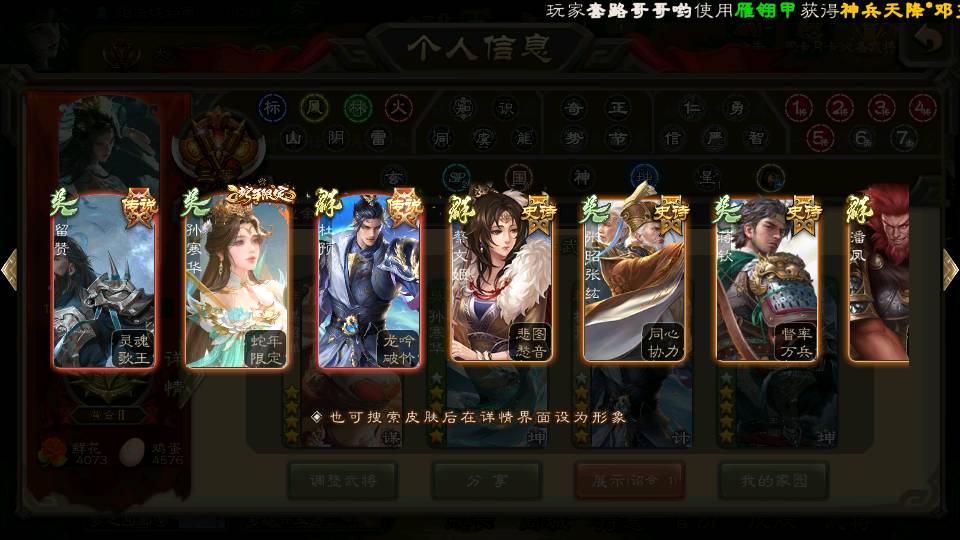Show more skins with the right arrow
The image size is (960, 540).
950,269
